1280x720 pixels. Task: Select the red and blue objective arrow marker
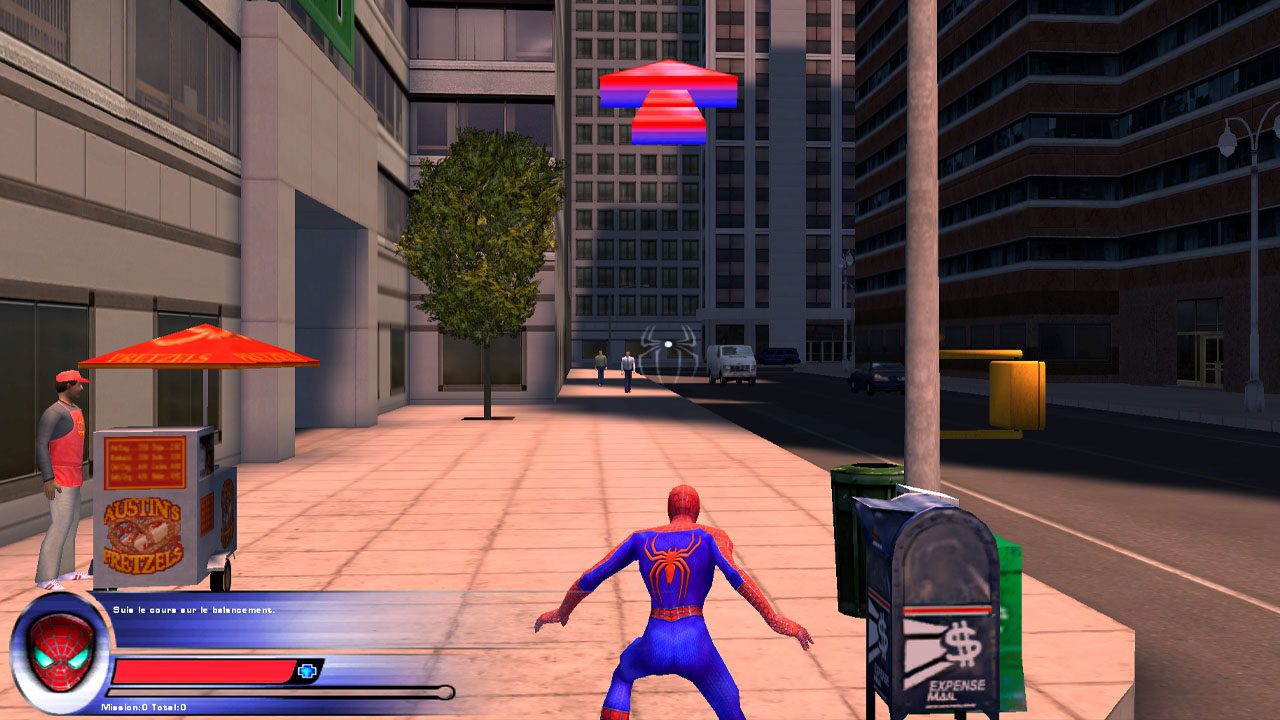click(668, 101)
